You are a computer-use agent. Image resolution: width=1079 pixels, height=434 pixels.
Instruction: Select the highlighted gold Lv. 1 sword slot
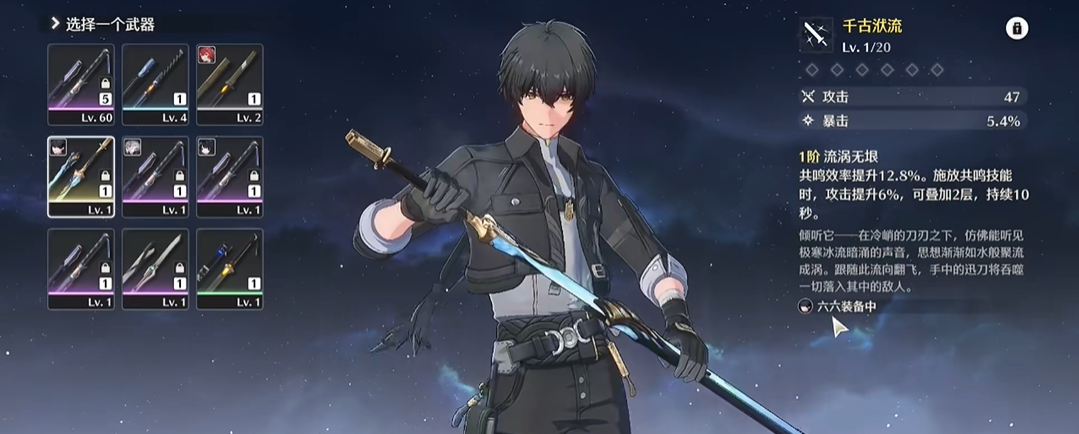pyautogui.click(x=81, y=176)
